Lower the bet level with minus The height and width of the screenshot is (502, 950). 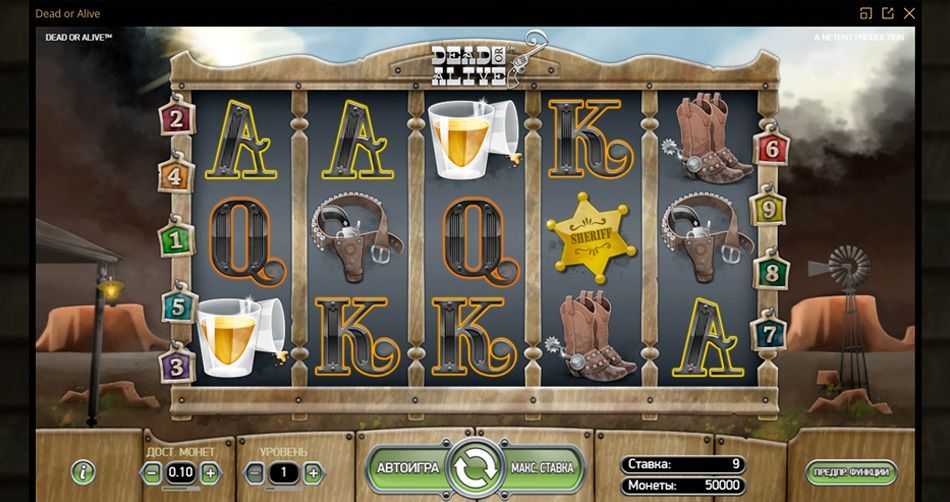pos(255,473)
